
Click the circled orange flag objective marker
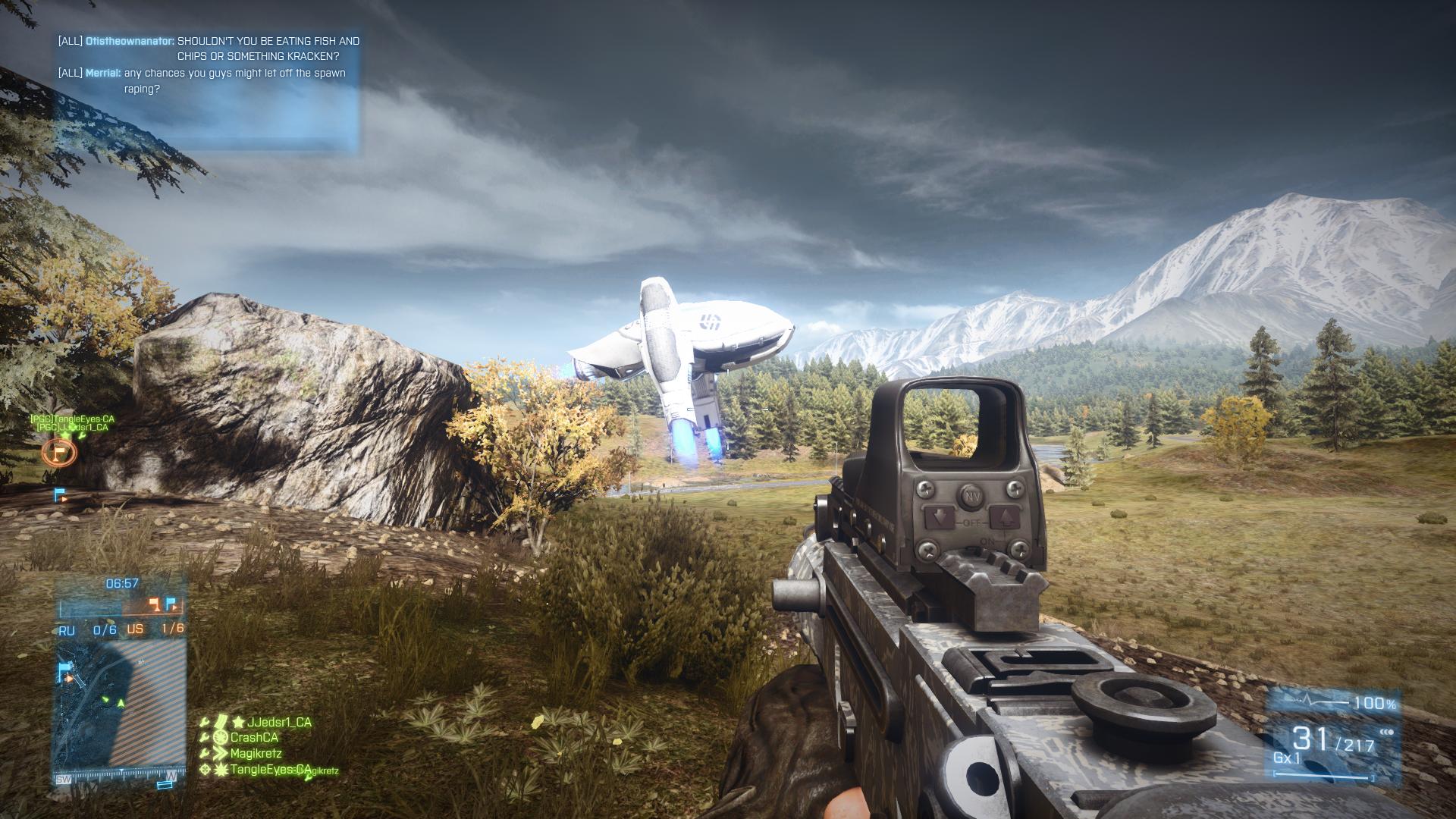pos(59,453)
